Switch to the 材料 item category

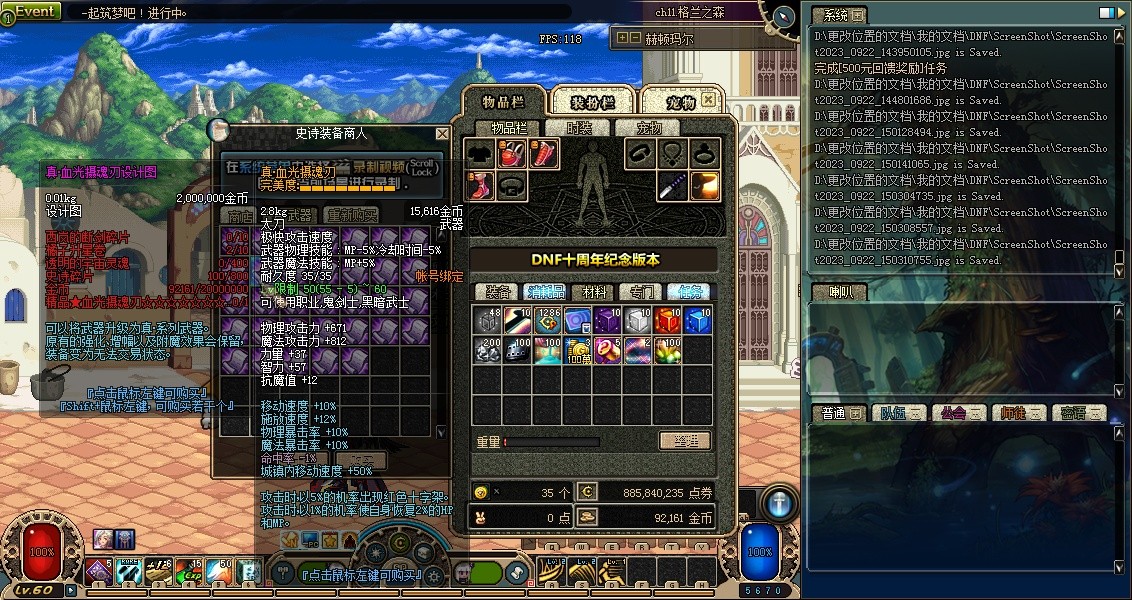pyautogui.click(x=594, y=292)
